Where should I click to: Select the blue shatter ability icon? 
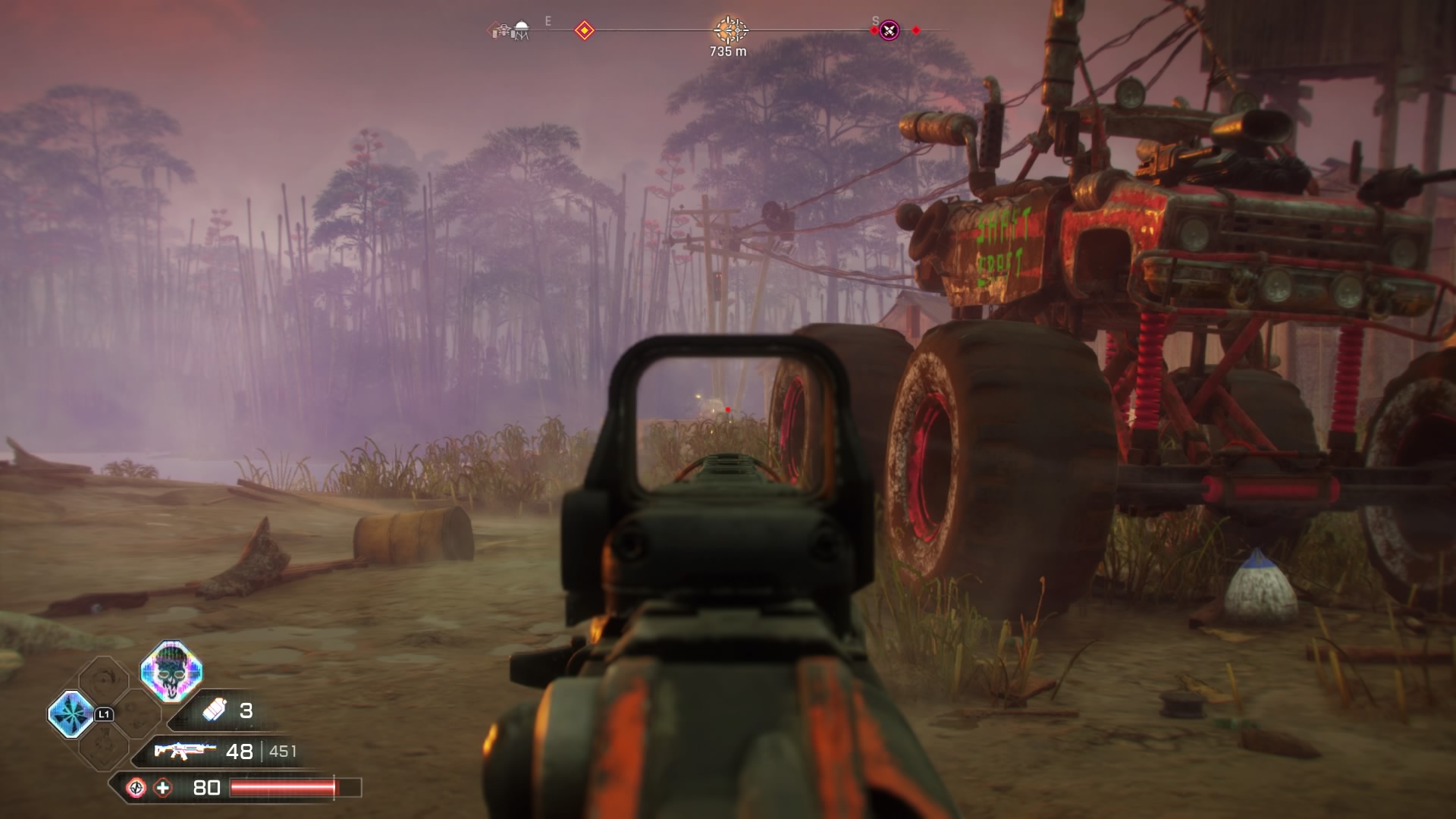point(71,714)
